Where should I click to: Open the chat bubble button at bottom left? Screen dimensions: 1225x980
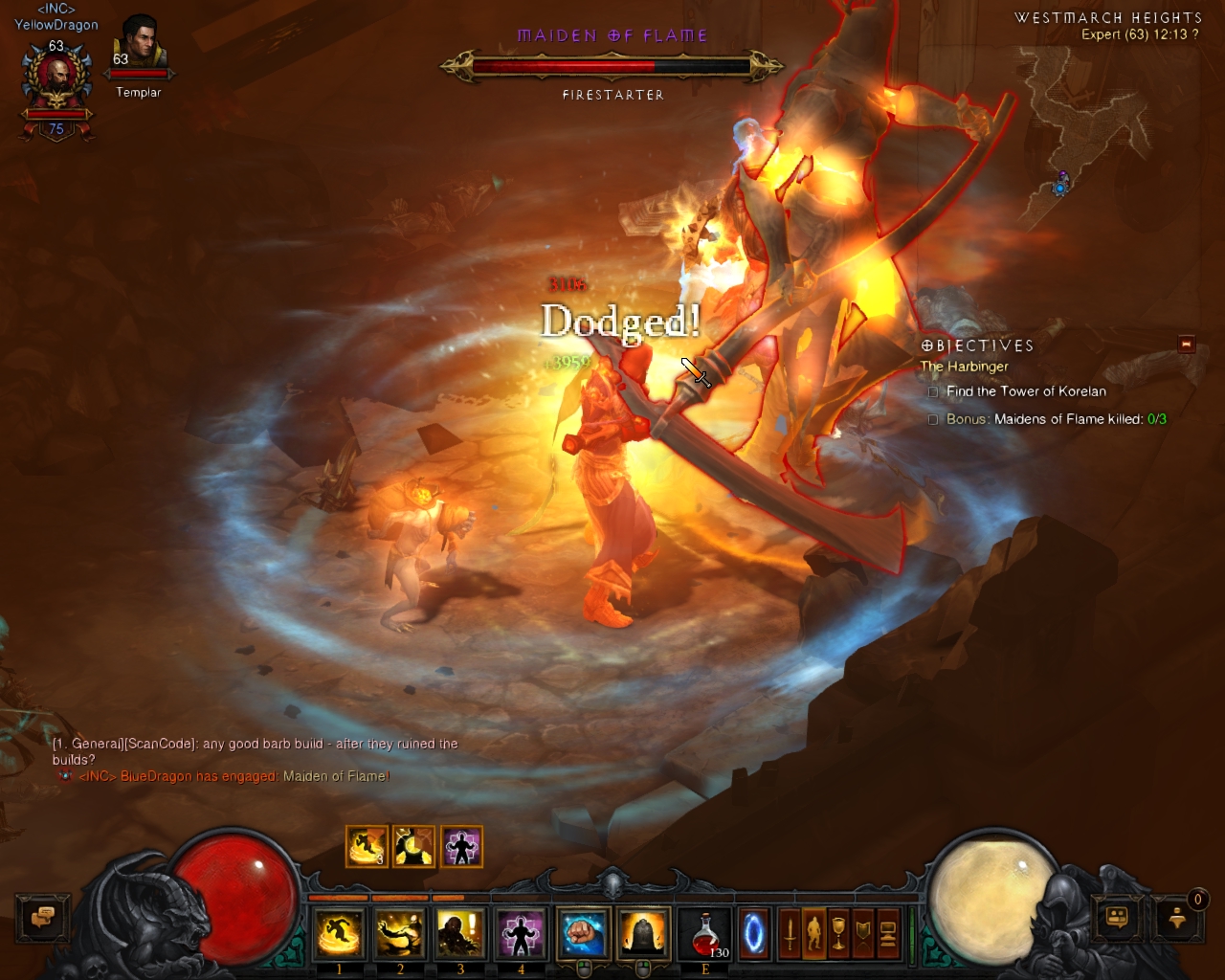pos(42,919)
